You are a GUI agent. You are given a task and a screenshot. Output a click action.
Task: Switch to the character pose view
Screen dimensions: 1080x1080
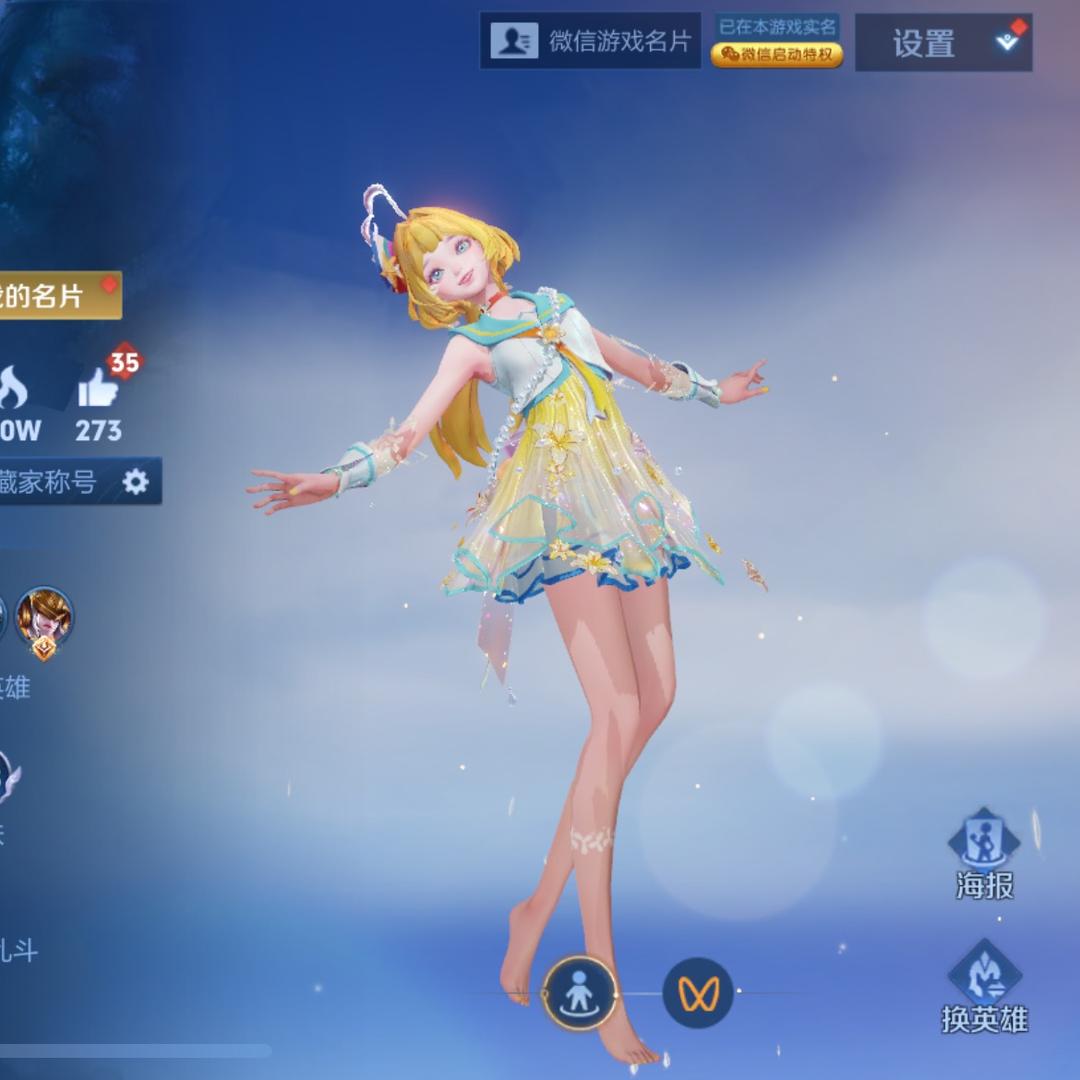tap(579, 993)
